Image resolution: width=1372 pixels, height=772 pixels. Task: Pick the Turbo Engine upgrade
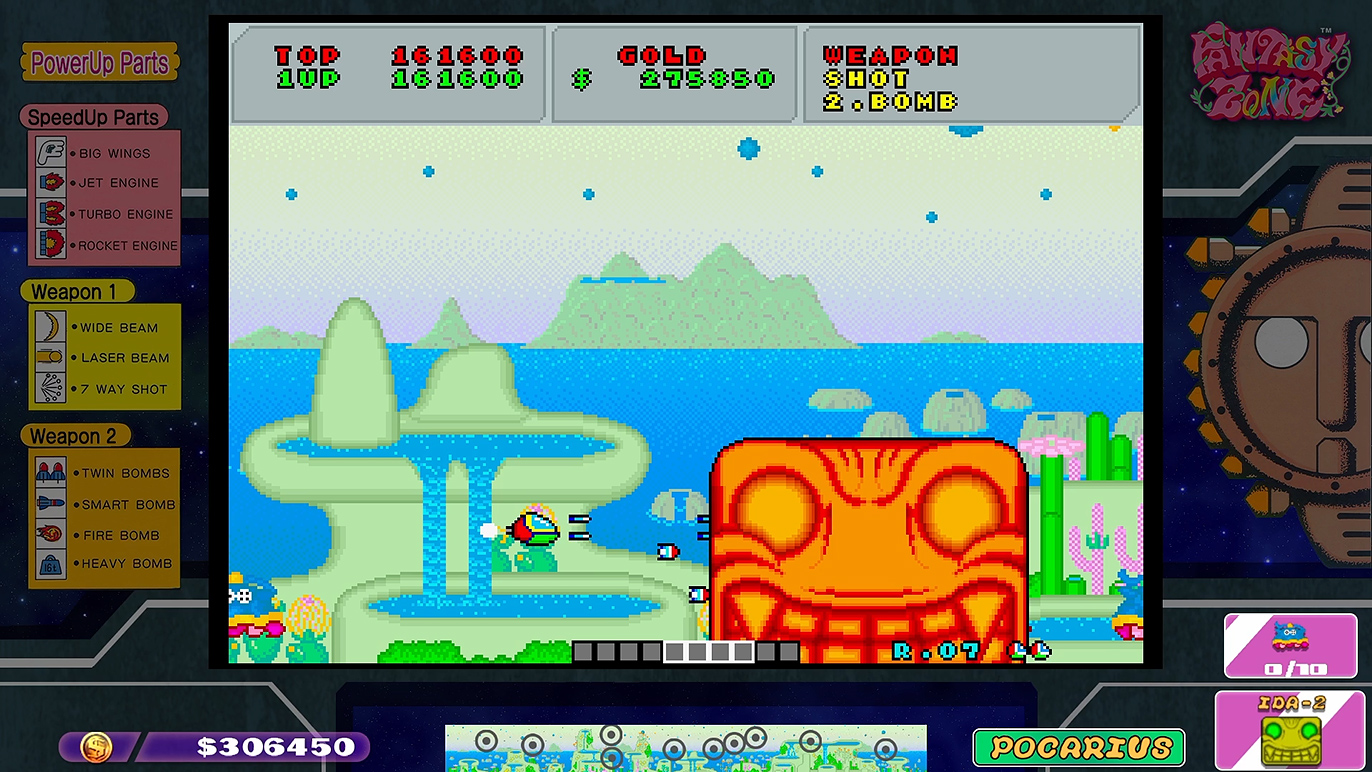point(105,214)
